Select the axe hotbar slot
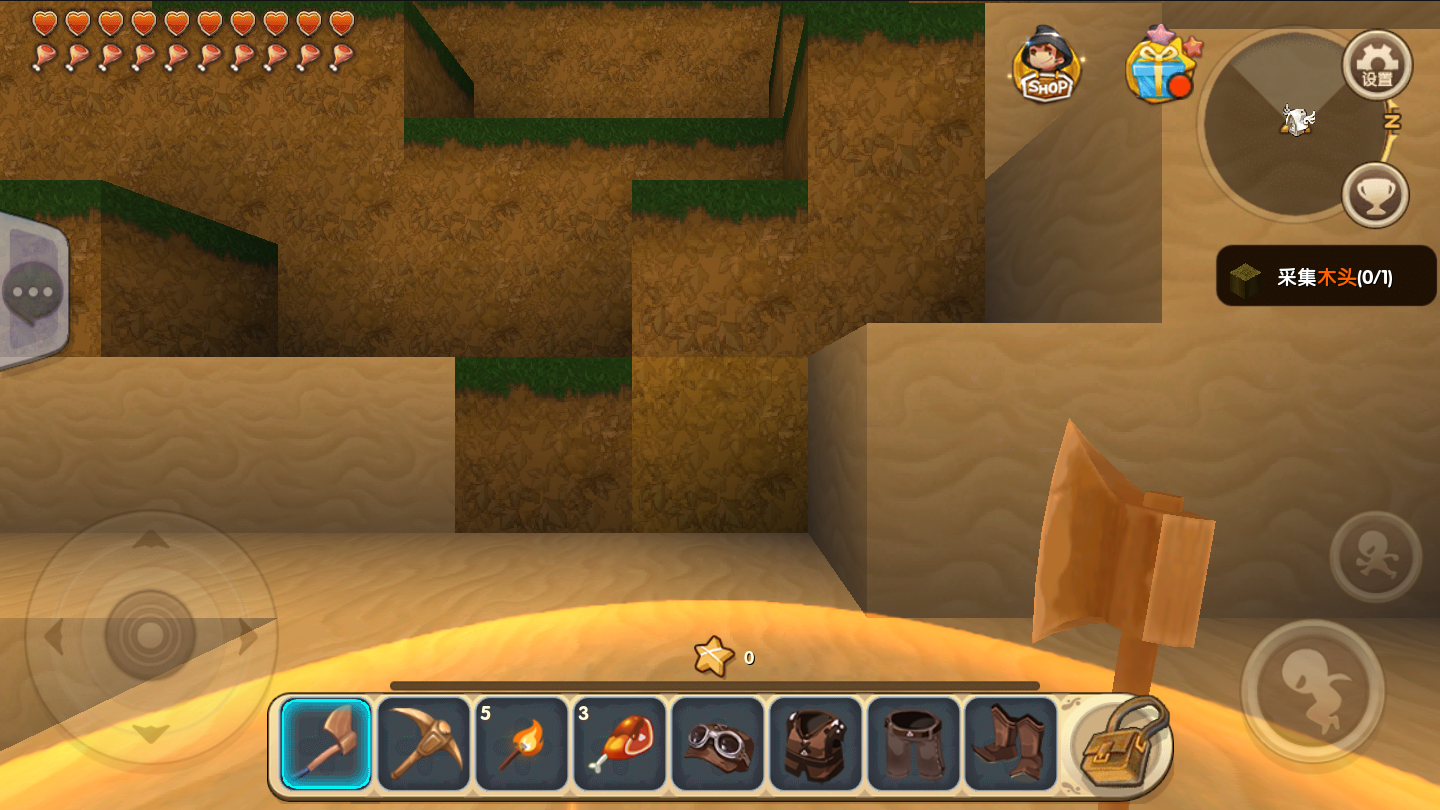 (x=326, y=744)
